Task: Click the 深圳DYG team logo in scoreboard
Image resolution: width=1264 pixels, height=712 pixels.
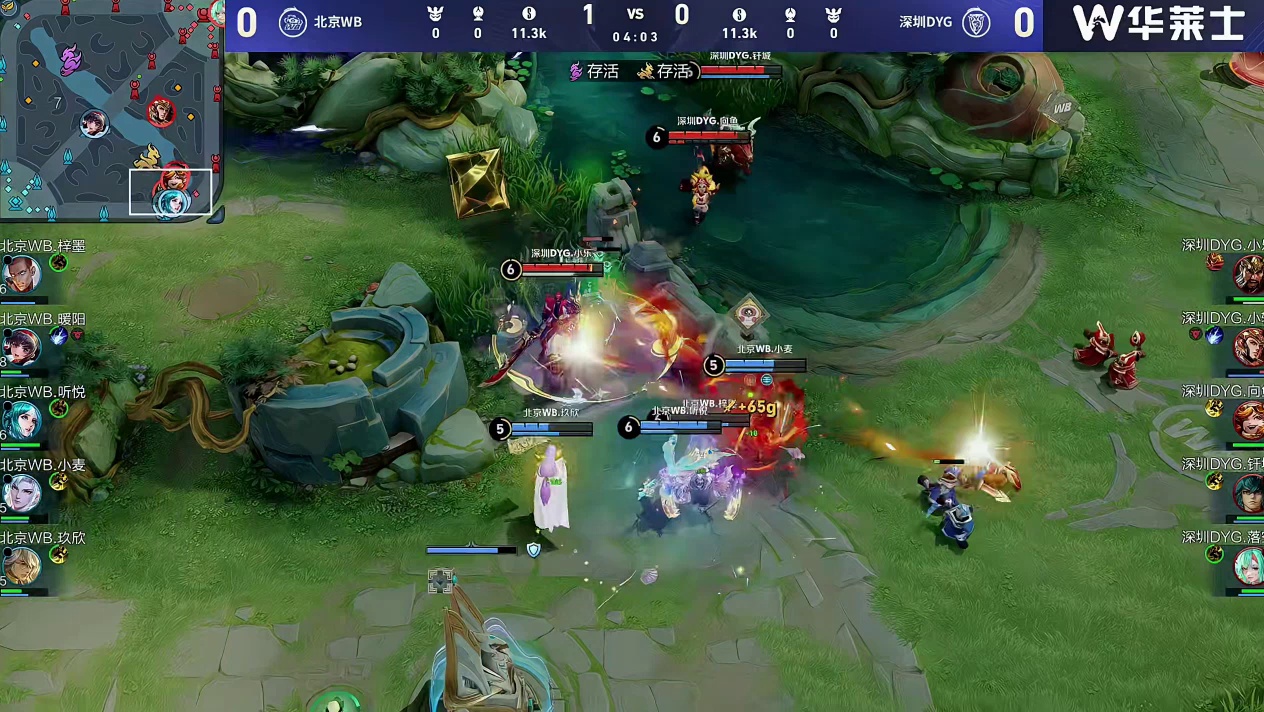Action: click(x=976, y=22)
